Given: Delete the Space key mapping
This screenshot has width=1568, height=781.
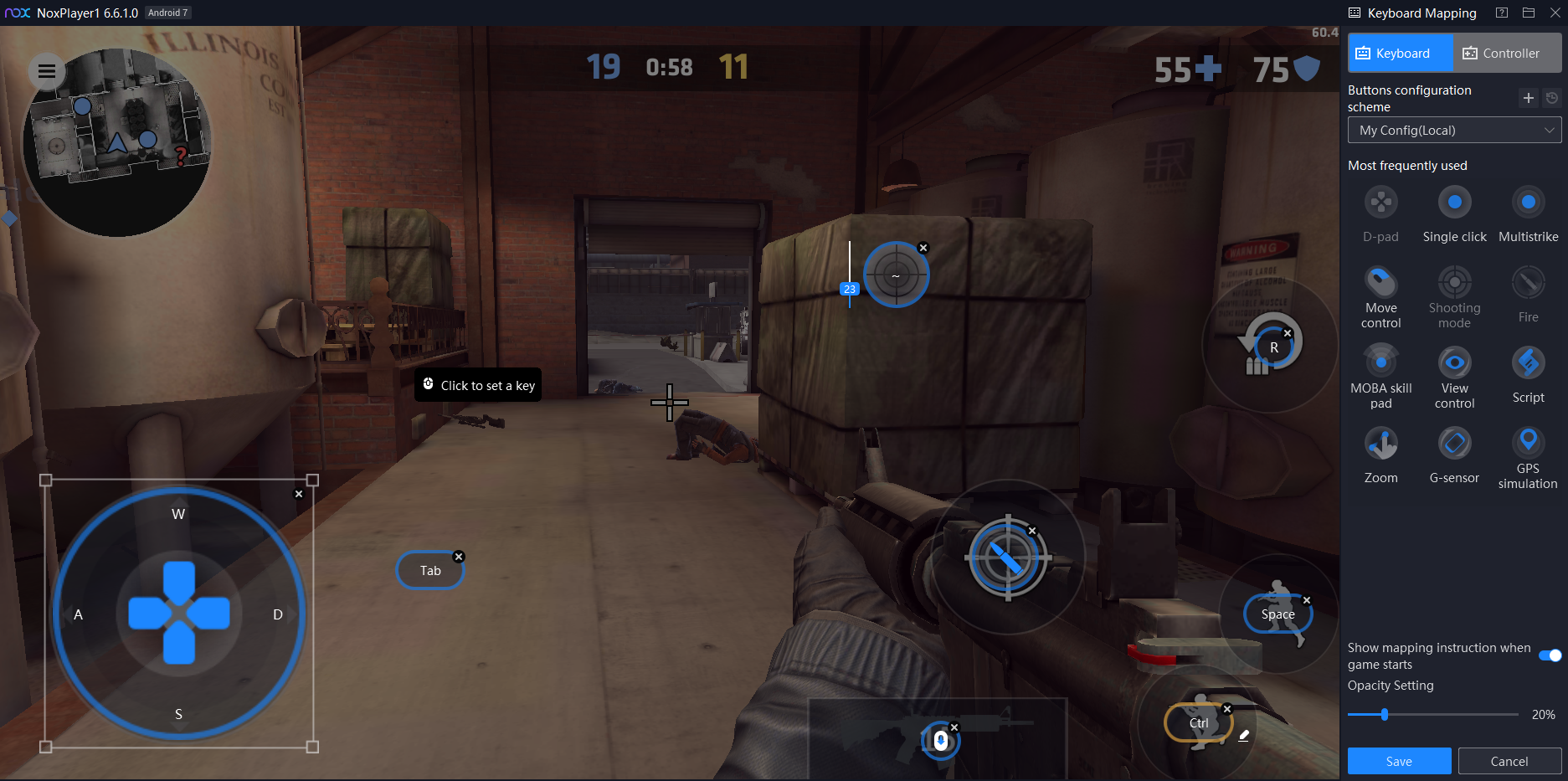Looking at the screenshot, I should tap(1307, 600).
